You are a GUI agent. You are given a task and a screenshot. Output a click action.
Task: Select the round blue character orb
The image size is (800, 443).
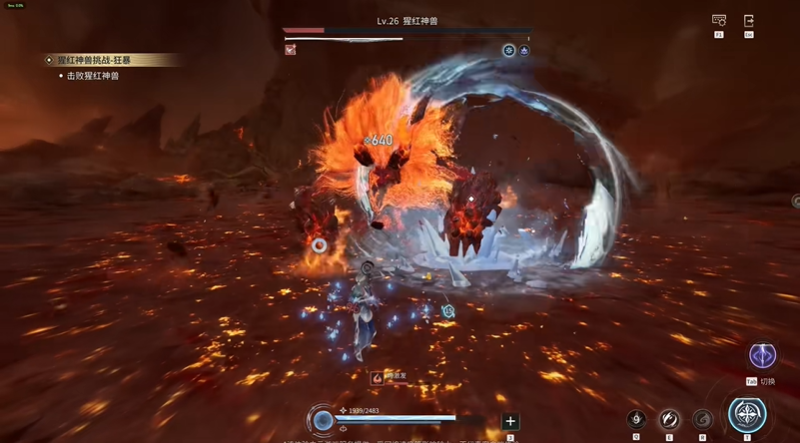click(322, 420)
